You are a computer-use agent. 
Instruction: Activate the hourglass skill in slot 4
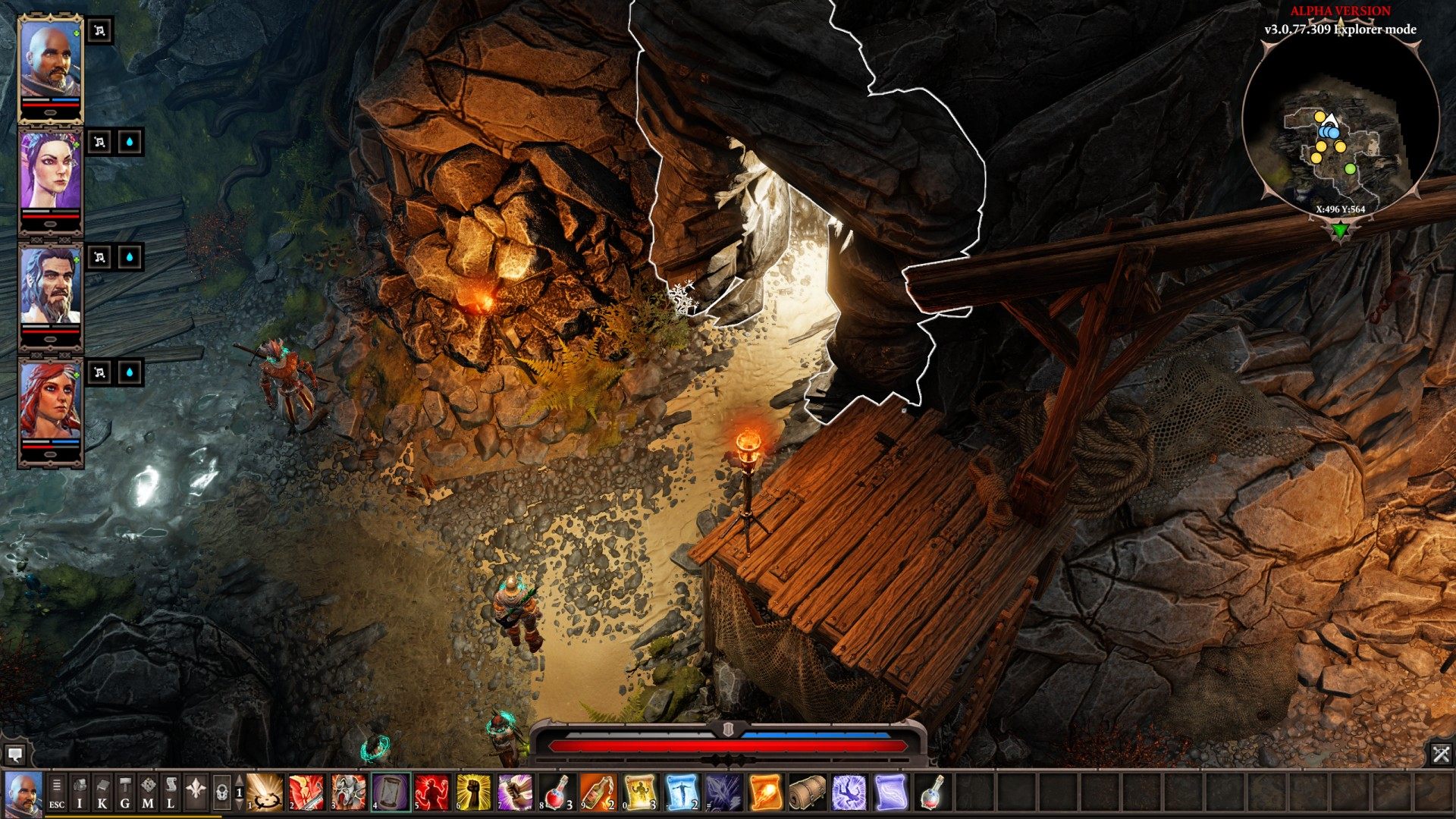(x=391, y=792)
